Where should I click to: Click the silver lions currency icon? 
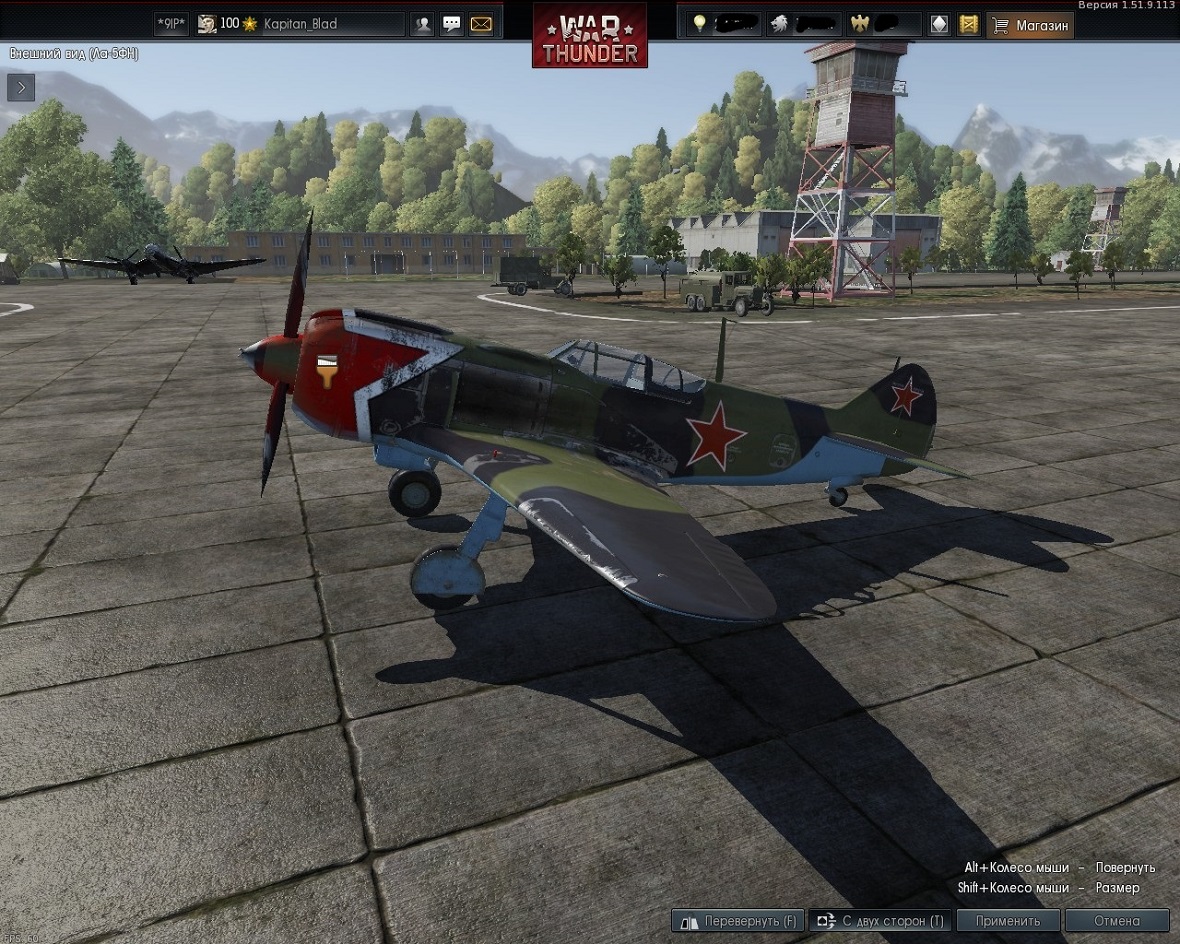pyautogui.click(x=780, y=24)
